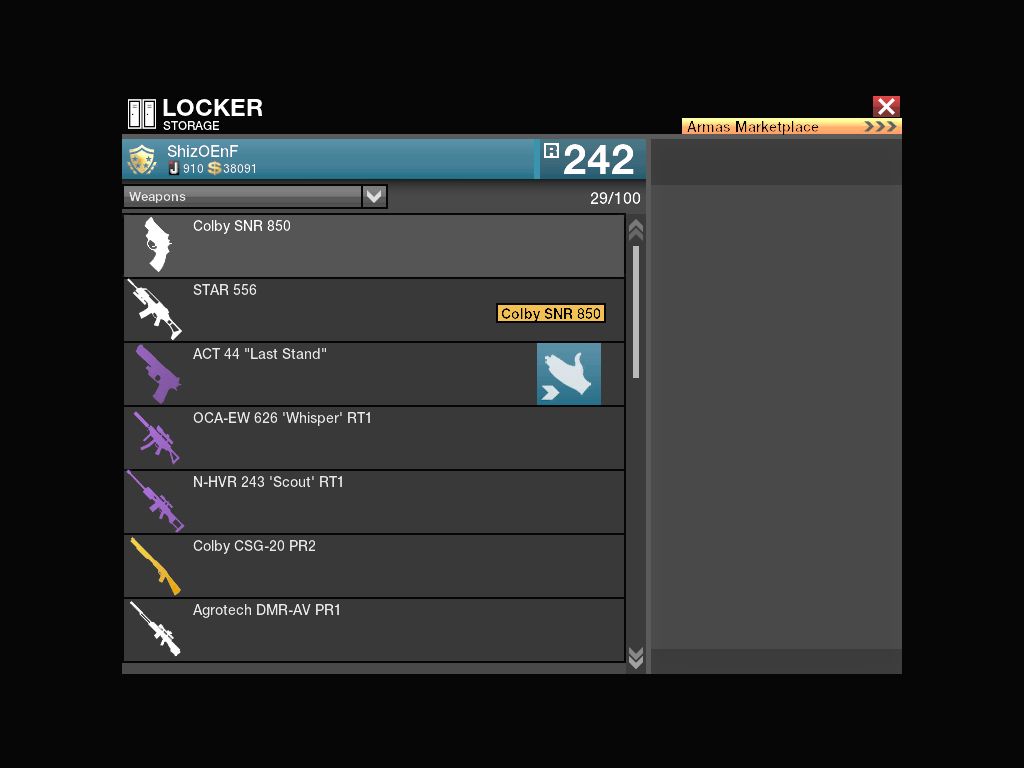Click the scroll-up double arrow
This screenshot has width=1024, height=768.
[x=635, y=230]
